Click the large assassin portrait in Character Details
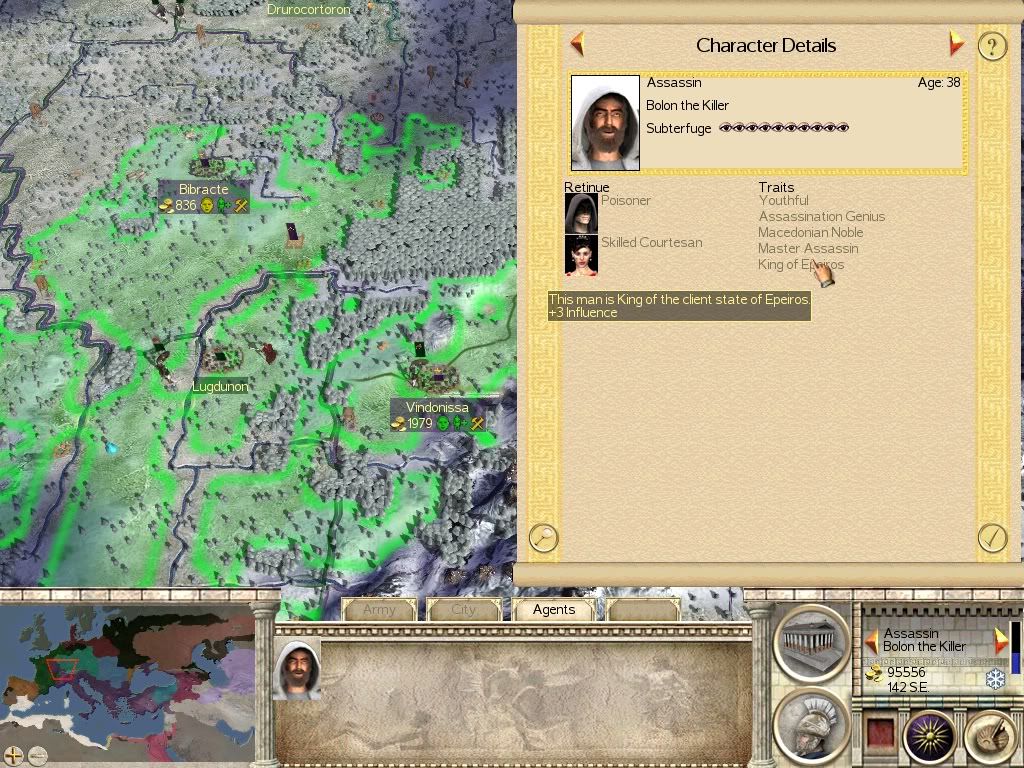This screenshot has height=768, width=1024. (x=605, y=123)
